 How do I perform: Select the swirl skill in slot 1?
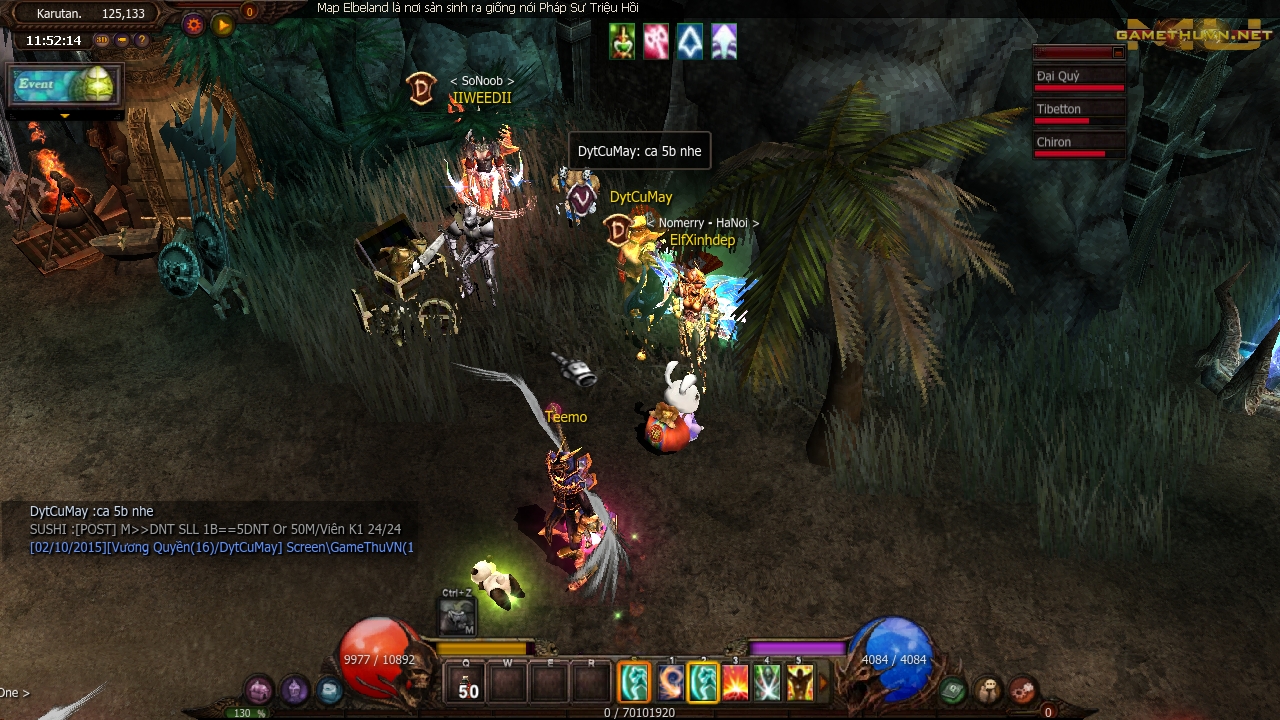670,684
